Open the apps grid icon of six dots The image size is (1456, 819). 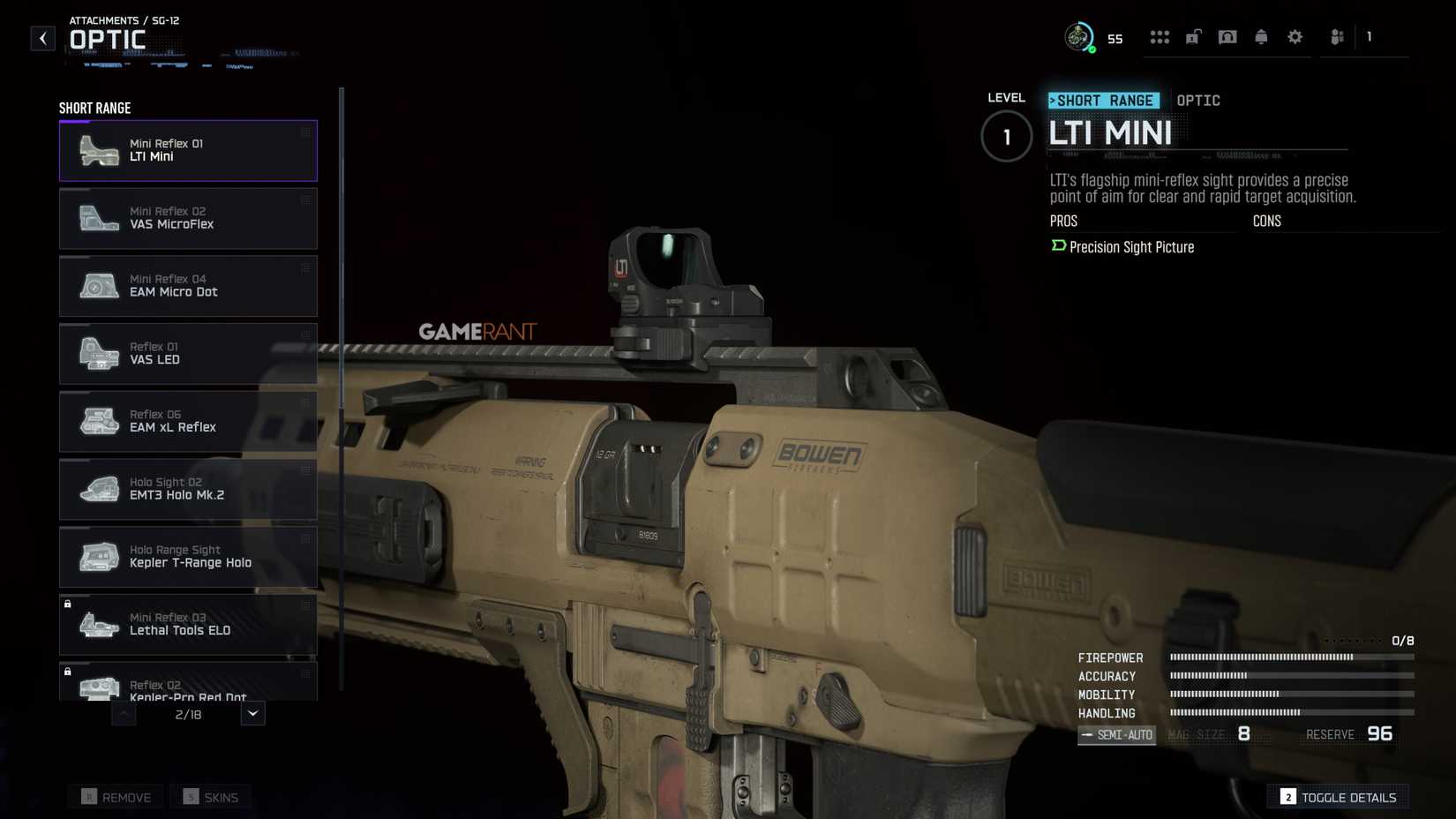[1160, 37]
